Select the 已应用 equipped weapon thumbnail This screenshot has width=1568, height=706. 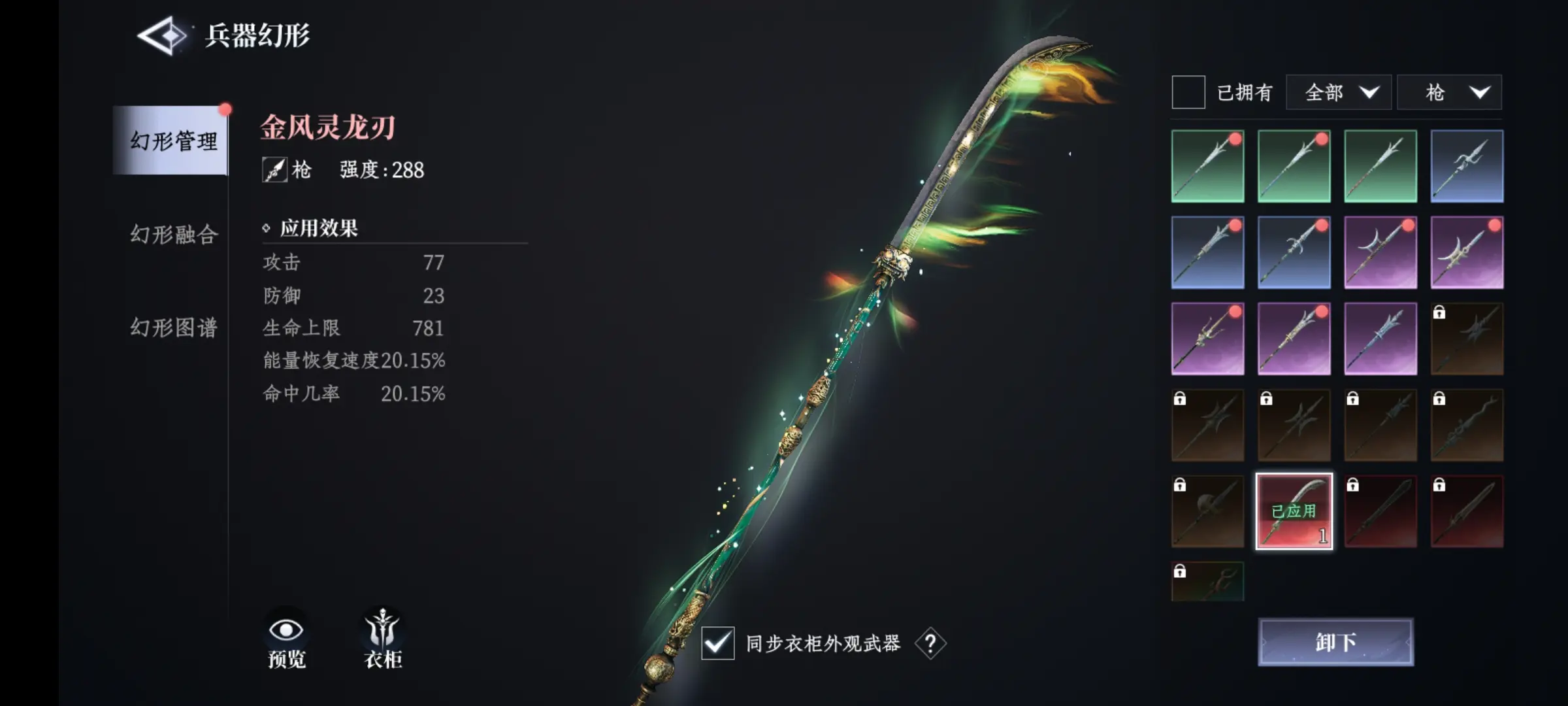click(1294, 512)
